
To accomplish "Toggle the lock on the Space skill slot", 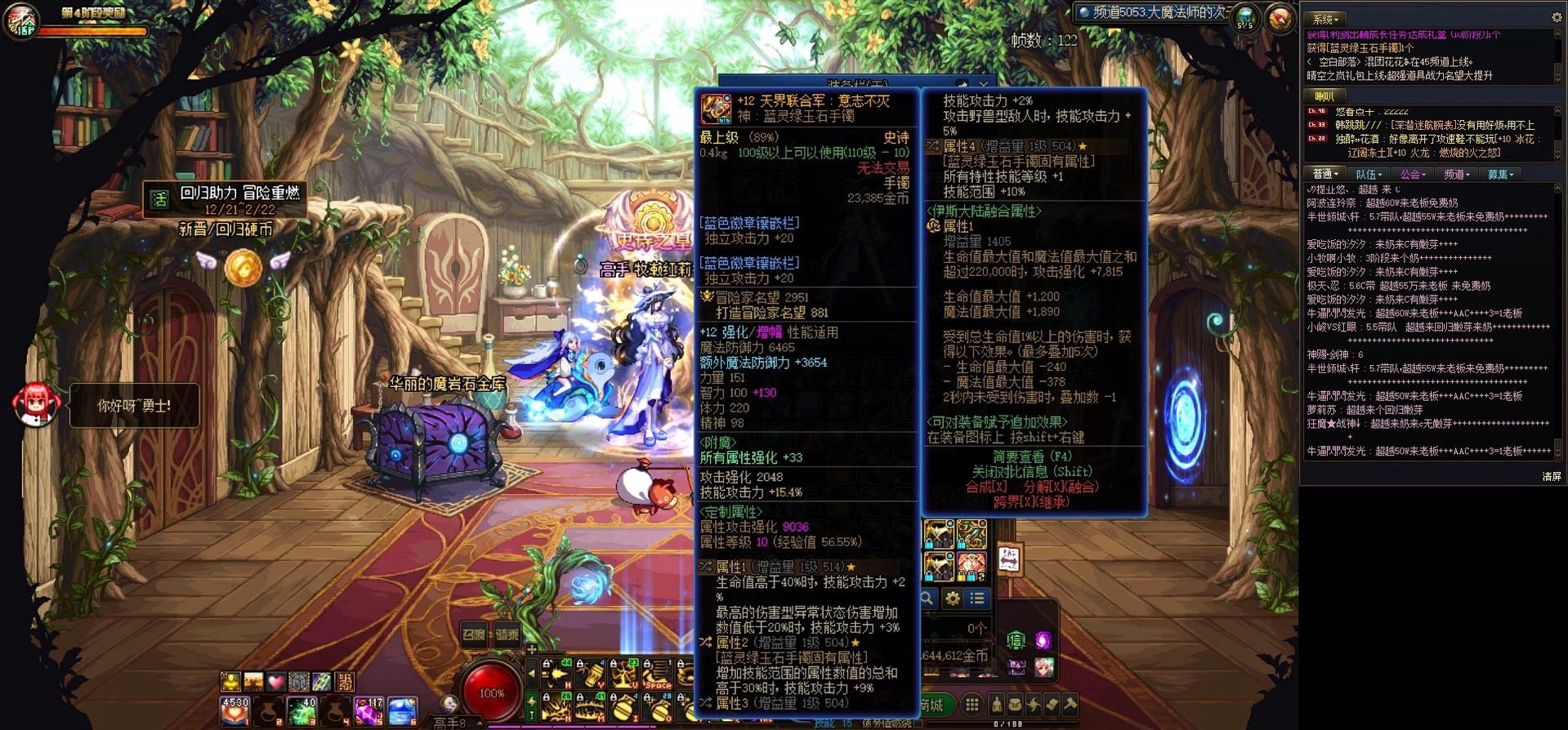I will (x=648, y=664).
